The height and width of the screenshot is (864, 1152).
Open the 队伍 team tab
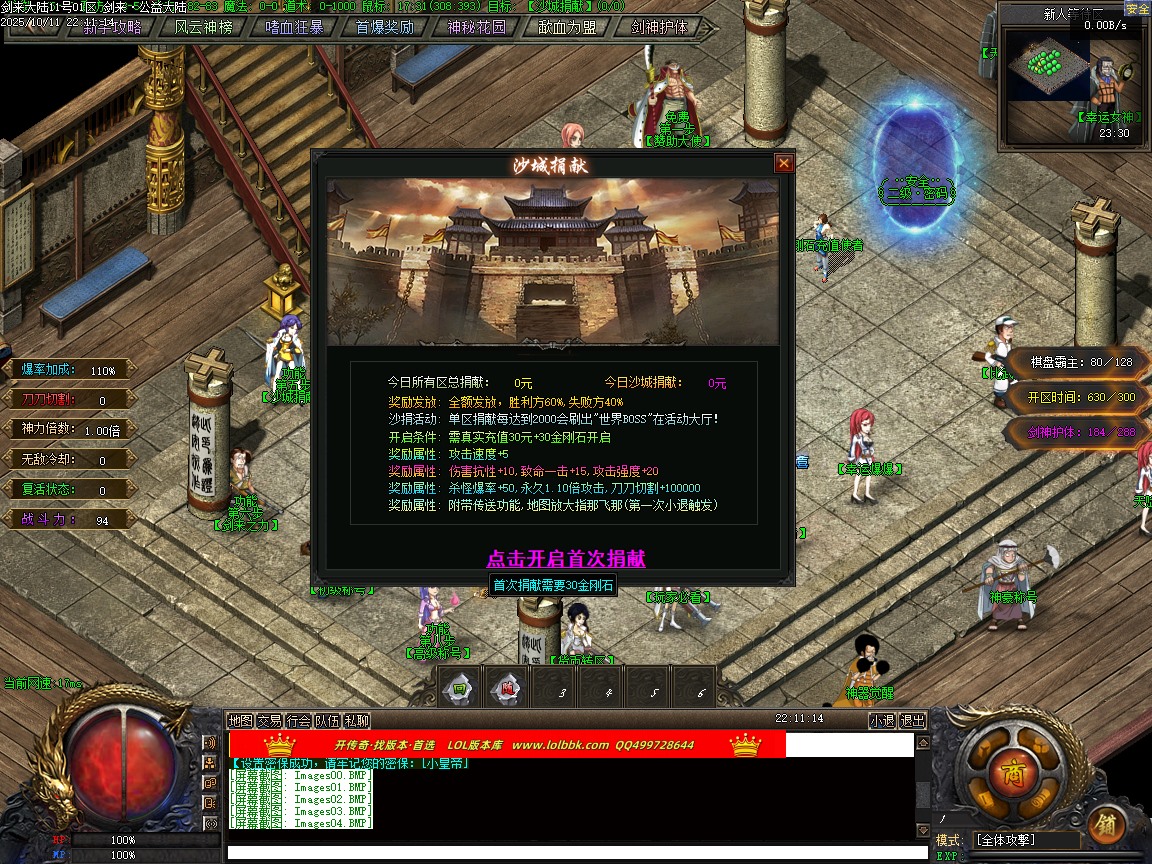(327, 720)
